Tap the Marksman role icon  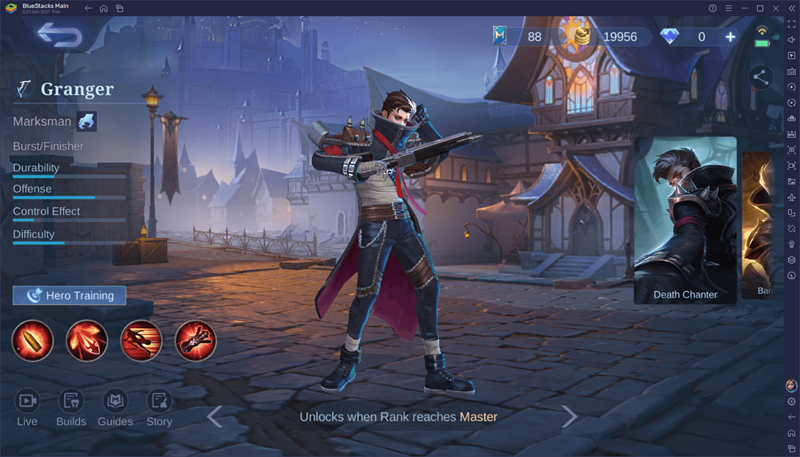[x=87, y=122]
